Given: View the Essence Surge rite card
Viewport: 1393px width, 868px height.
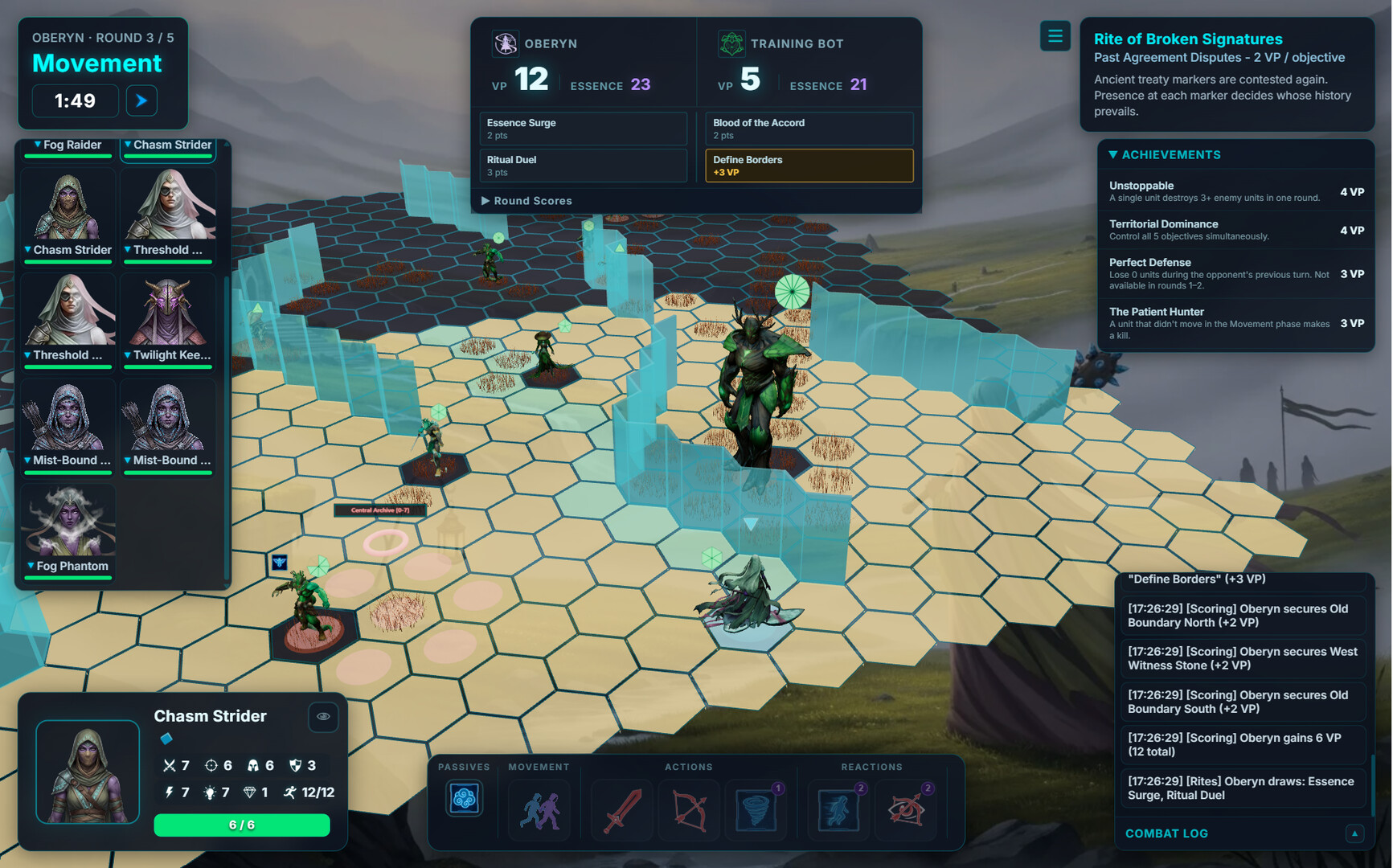Looking at the screenshot, I should point(583,129).
